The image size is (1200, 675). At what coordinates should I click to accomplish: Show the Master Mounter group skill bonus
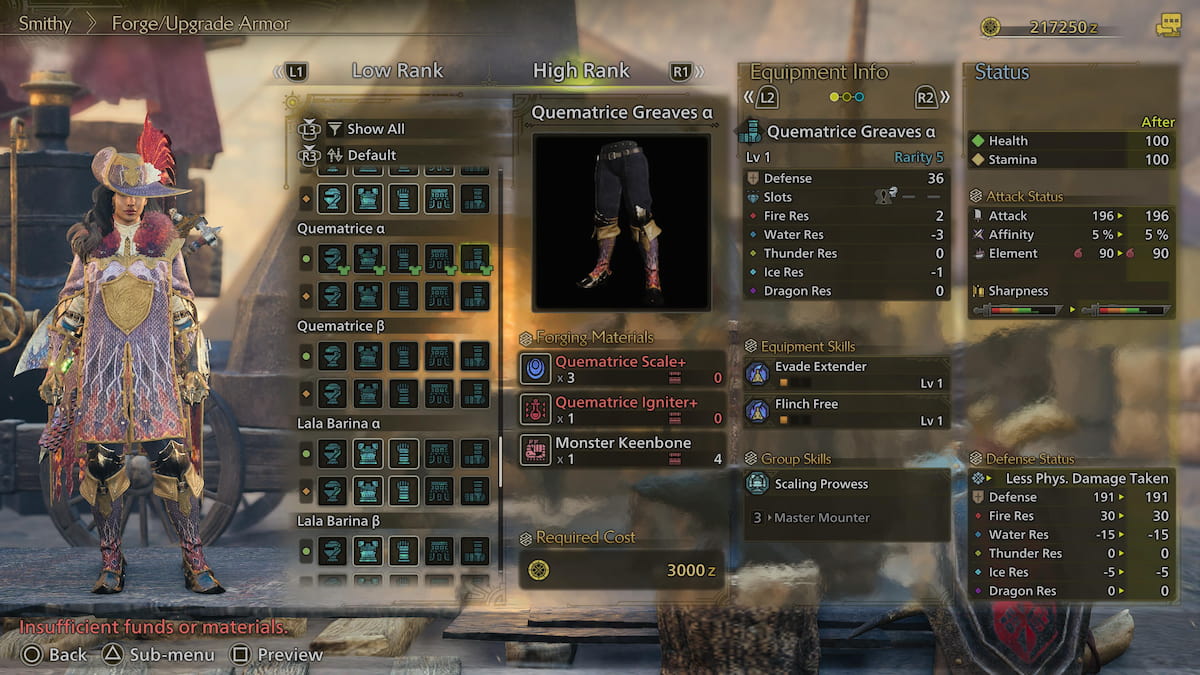(x=846, y=518)
